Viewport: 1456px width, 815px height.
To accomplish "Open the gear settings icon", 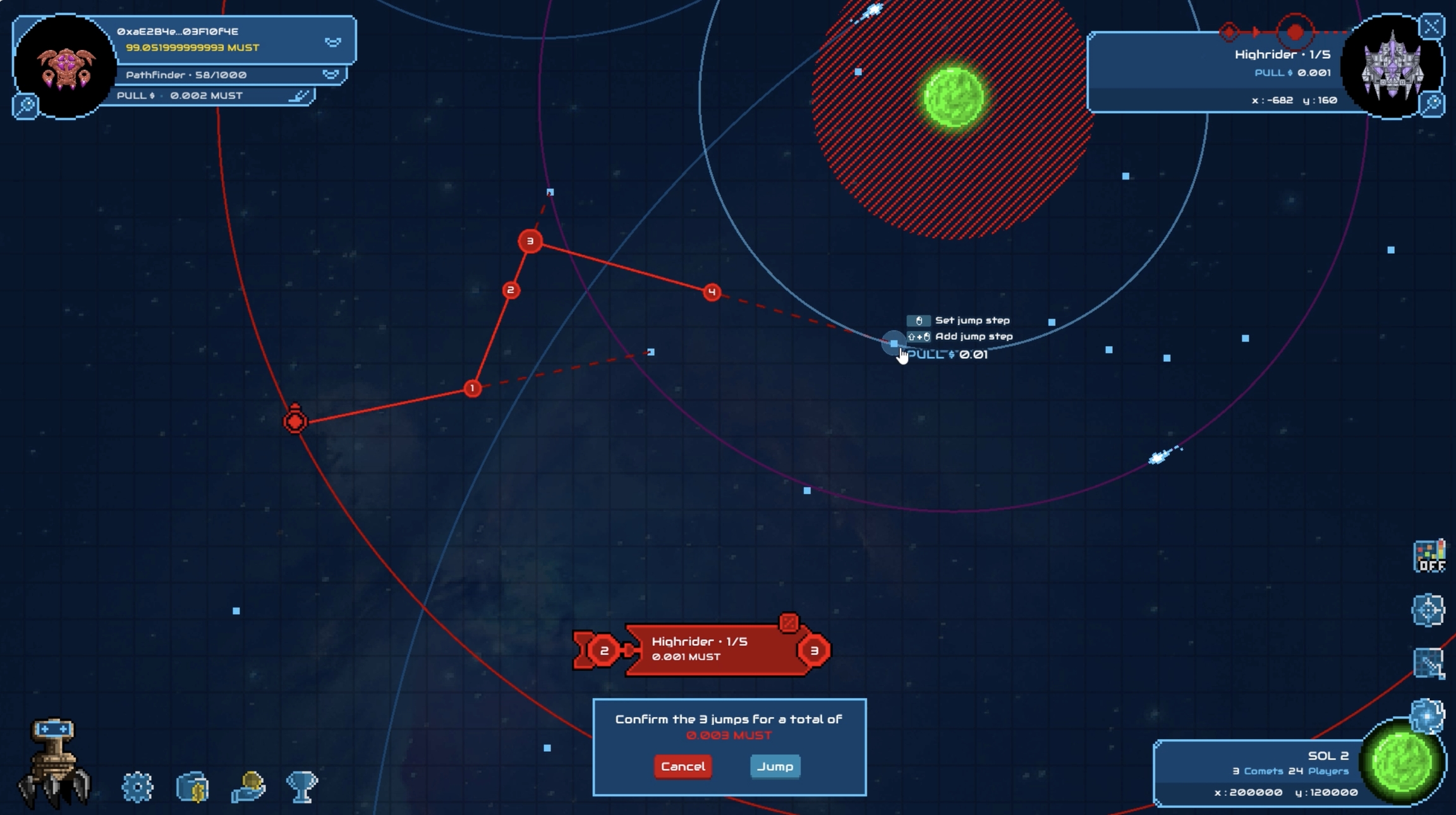I will tap(137, 787).
